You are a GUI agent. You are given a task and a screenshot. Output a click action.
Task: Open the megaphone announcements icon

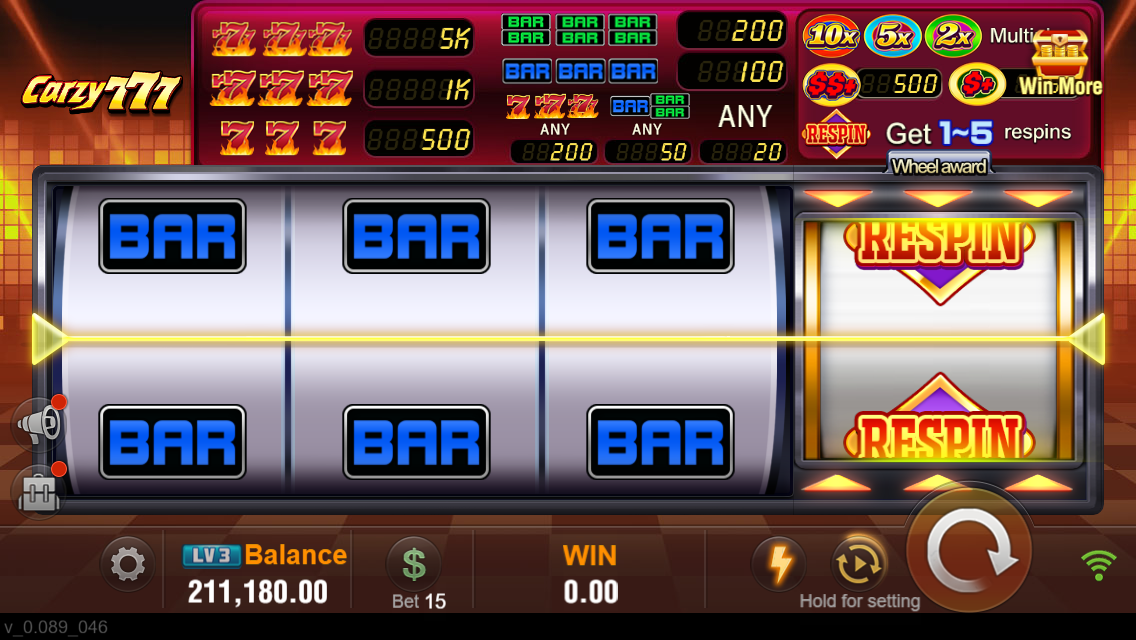point(39,424)
